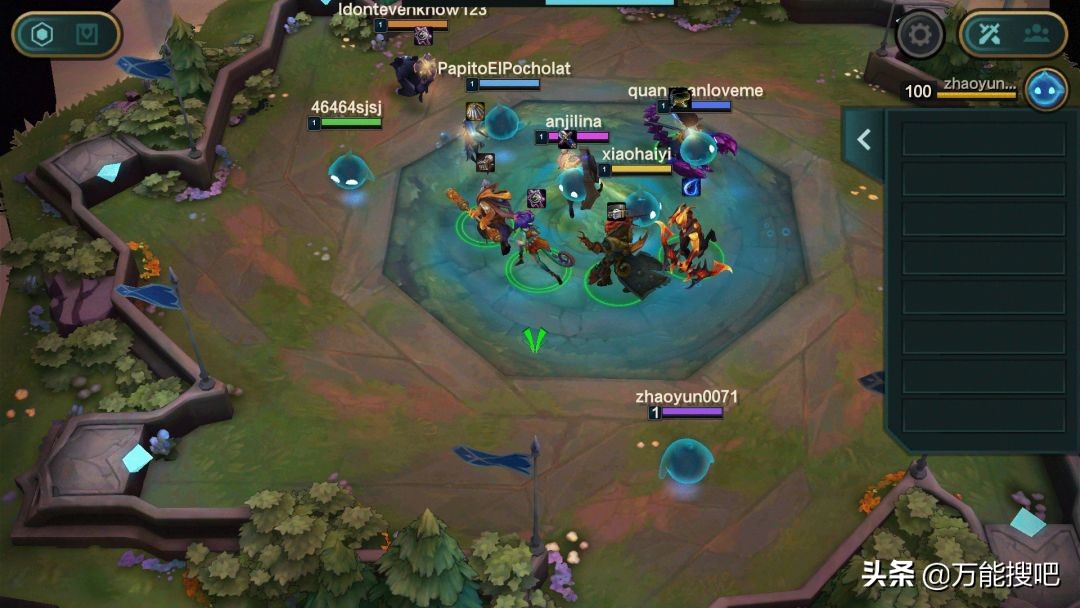Click the zhaoyun blue sprite portrait
Screen dimensions: 1080x608
1046,89
